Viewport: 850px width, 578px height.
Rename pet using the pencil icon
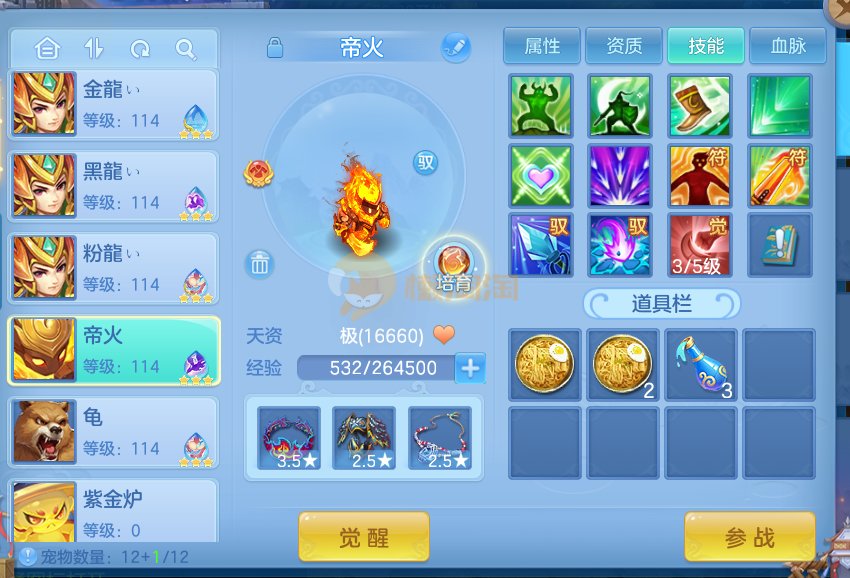pos(456,47)
